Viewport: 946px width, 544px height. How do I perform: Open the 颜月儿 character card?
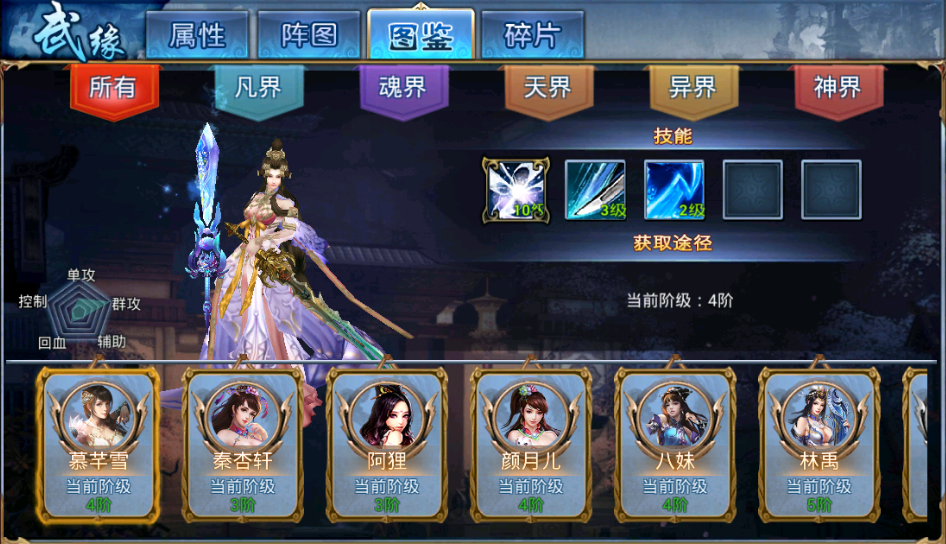point(531,445)
